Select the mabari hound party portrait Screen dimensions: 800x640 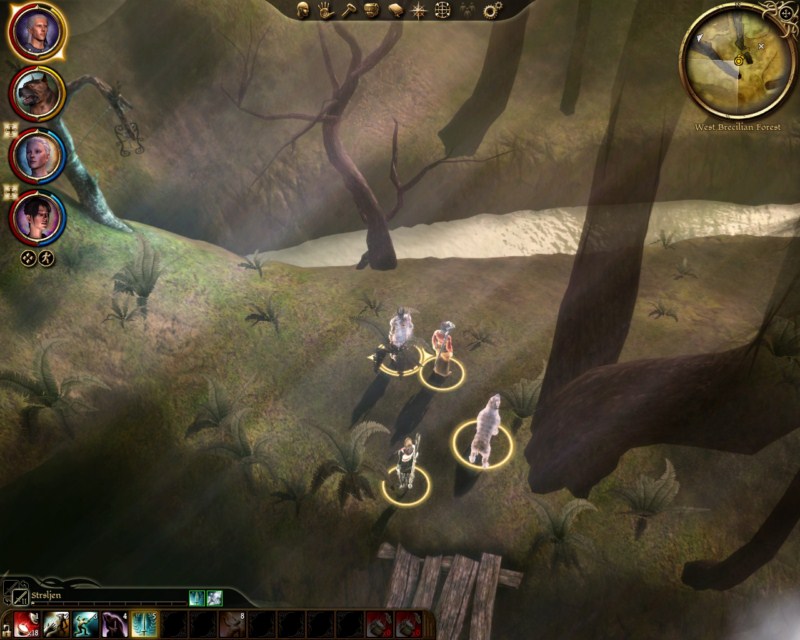tap(37, 93)
